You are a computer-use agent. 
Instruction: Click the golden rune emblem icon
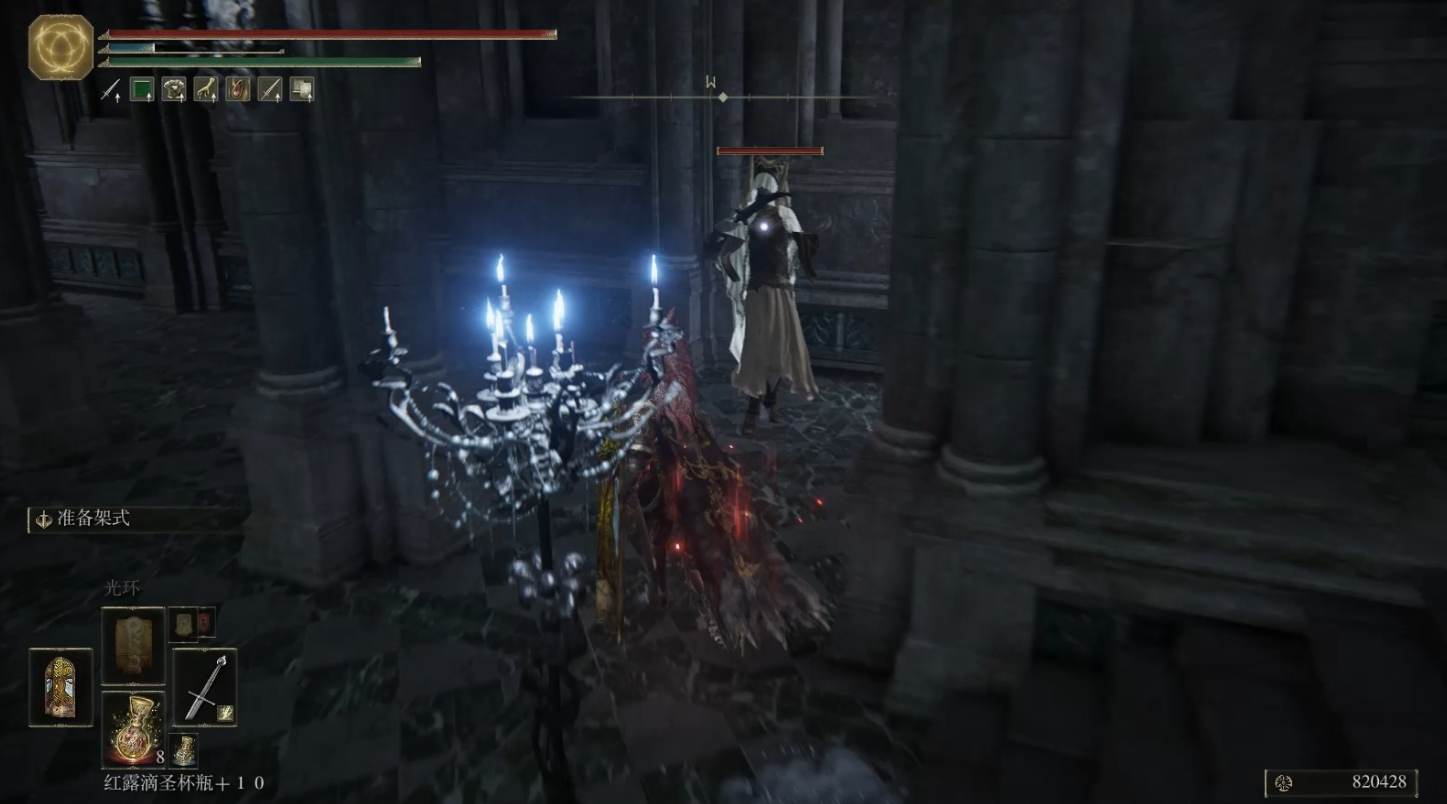click(61, 47)
